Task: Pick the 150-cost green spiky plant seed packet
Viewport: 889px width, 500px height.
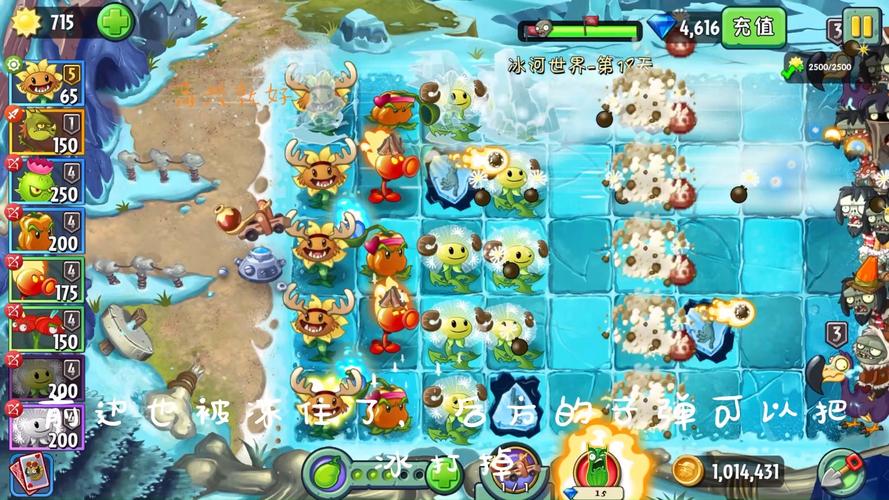Action: (x=46, y=133)
